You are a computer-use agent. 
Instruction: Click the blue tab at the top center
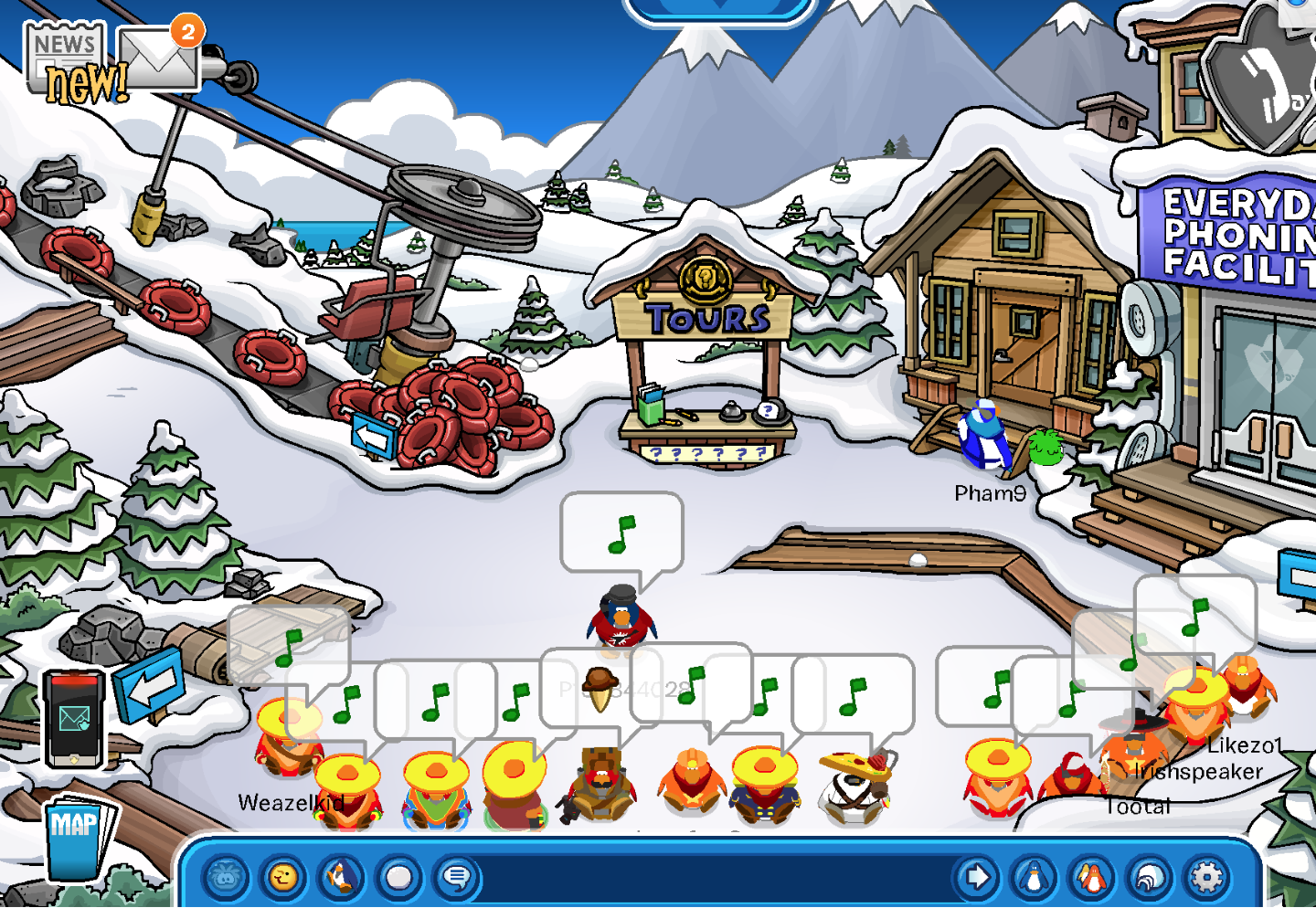(x=719, y=7)
